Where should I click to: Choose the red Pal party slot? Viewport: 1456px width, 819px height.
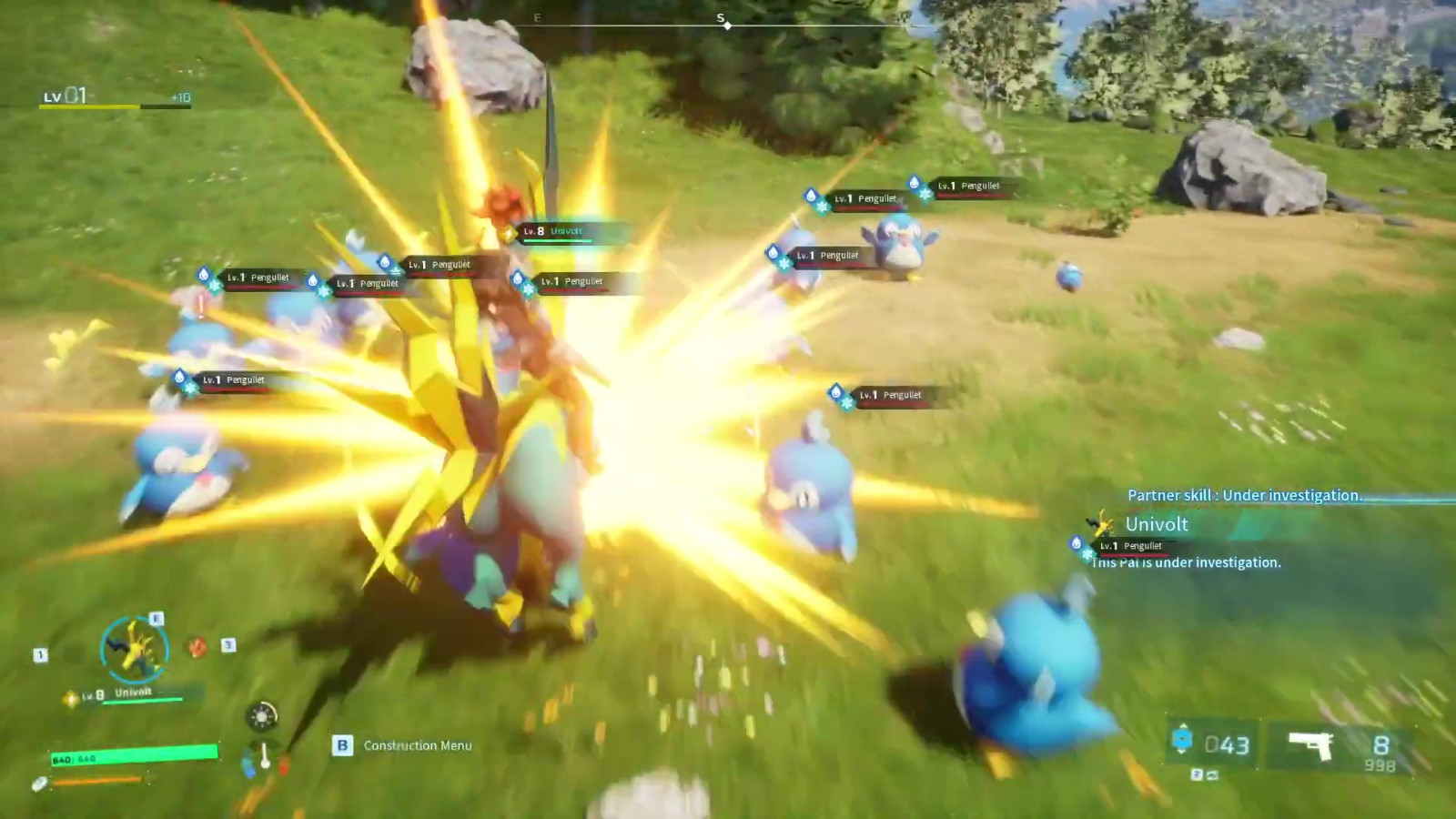197,647
